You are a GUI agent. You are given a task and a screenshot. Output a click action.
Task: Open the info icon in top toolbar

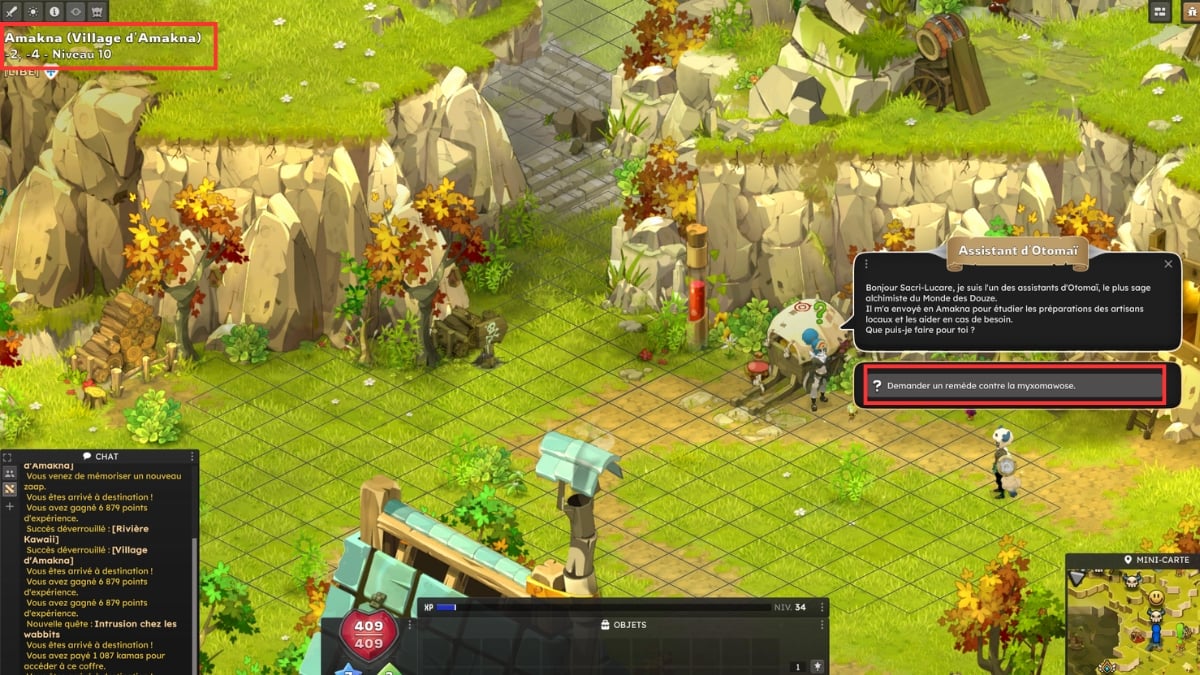click(54, 11)
